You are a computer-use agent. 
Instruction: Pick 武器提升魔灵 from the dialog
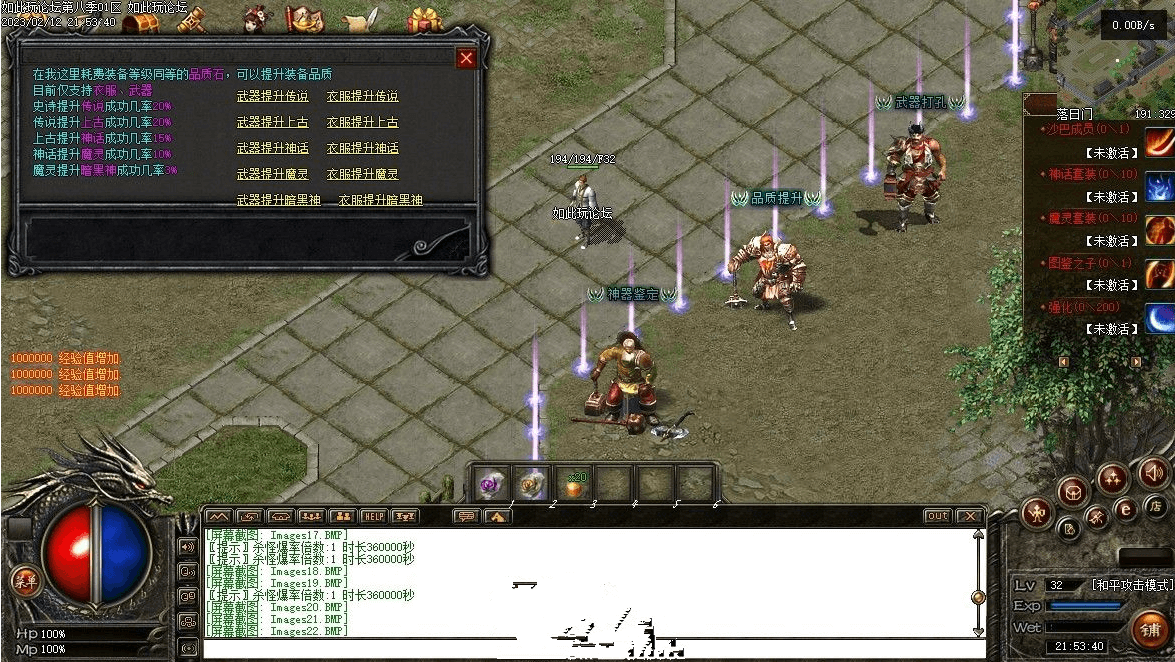click(x=272, y=175)
